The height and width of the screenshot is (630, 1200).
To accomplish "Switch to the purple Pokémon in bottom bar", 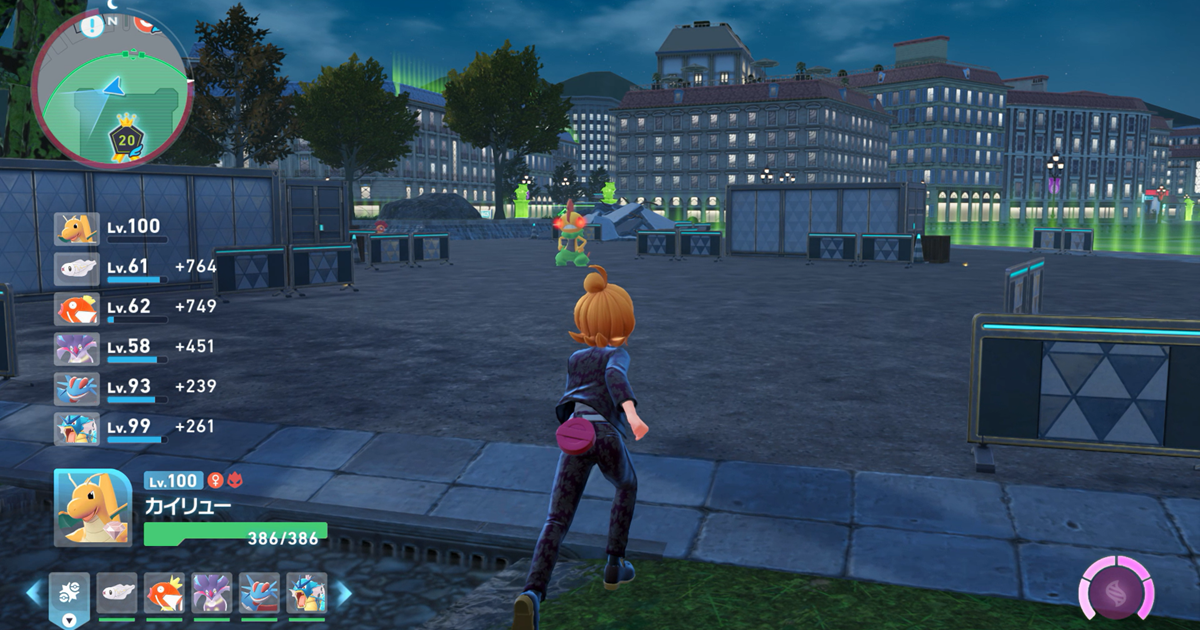I will (x=212, y=593).
